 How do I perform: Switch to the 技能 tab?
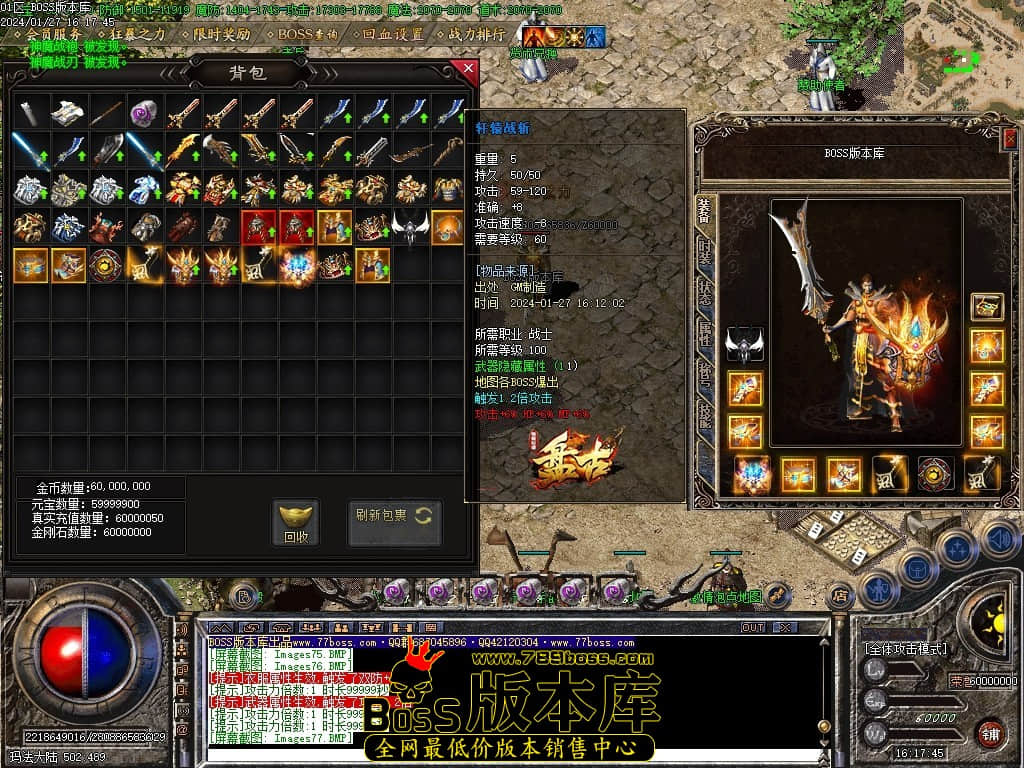click(705, 413)
